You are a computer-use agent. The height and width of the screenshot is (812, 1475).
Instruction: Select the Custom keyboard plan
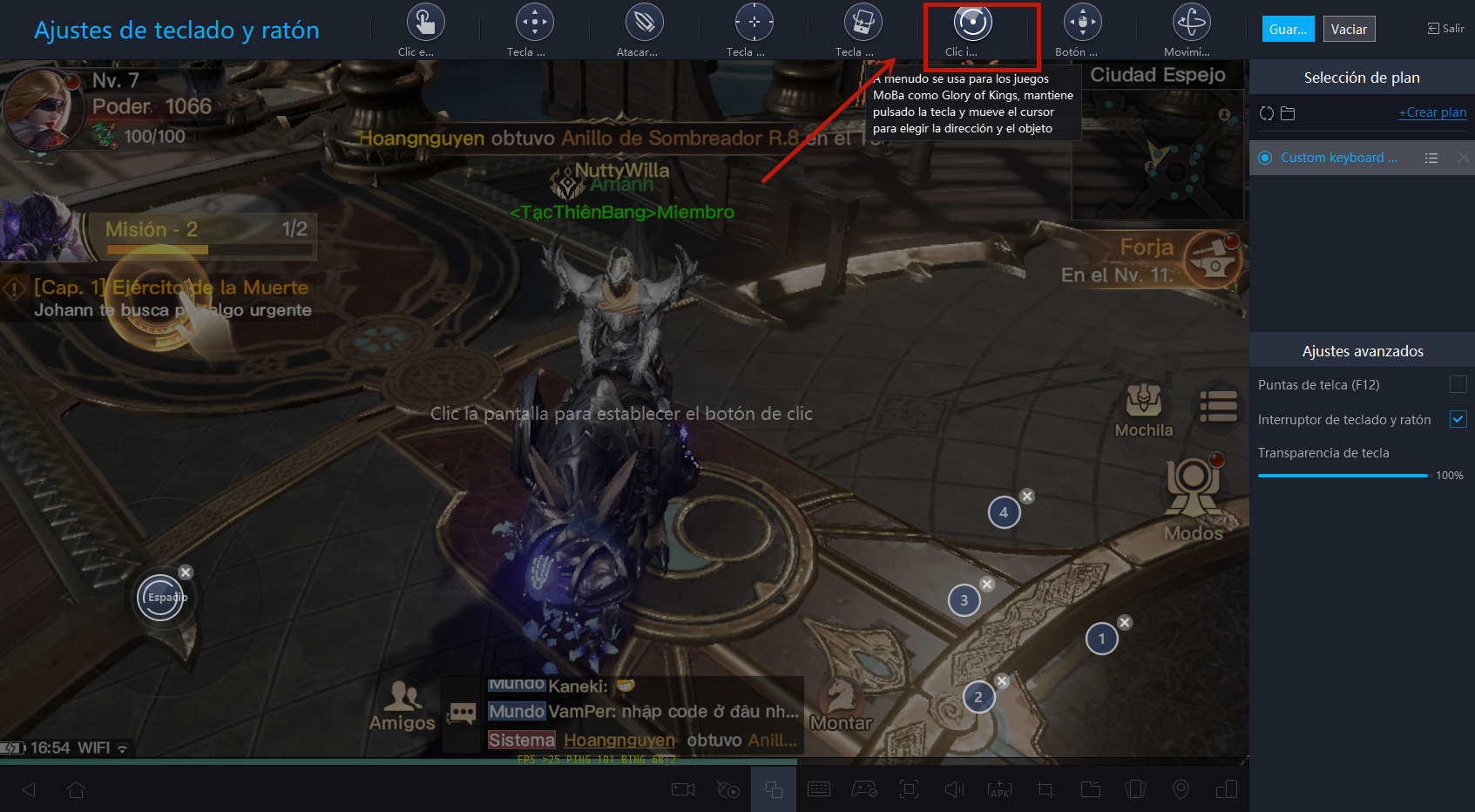point(1338,158)
